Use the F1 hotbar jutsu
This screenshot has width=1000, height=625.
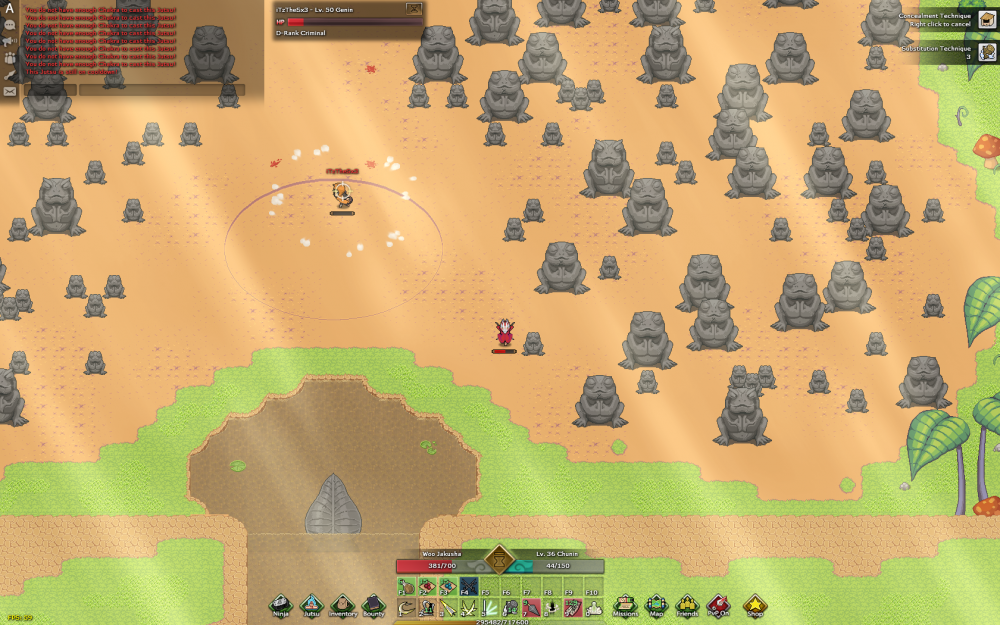tap(407, 586)
